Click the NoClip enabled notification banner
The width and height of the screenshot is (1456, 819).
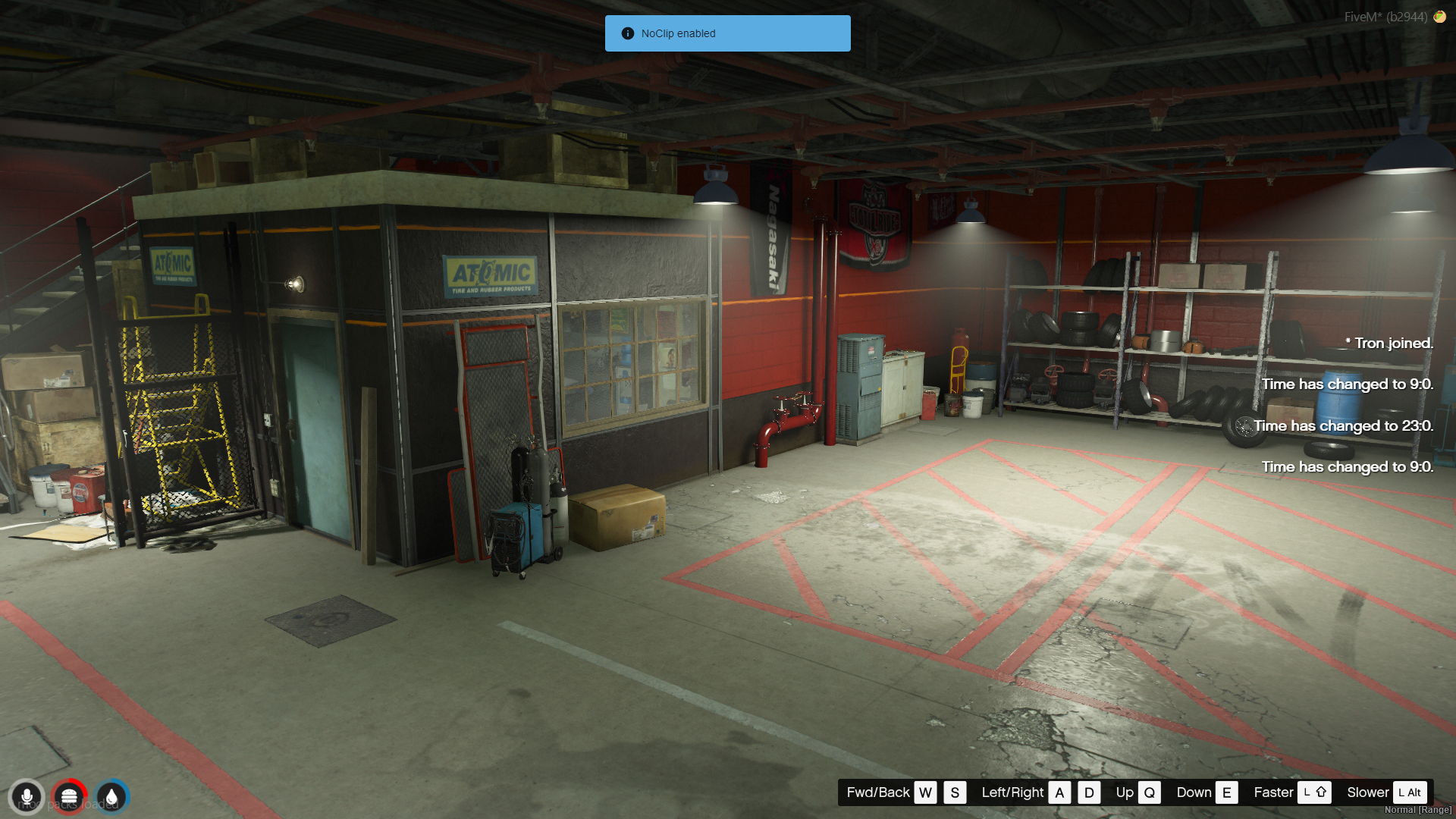(x=727, y=33)
